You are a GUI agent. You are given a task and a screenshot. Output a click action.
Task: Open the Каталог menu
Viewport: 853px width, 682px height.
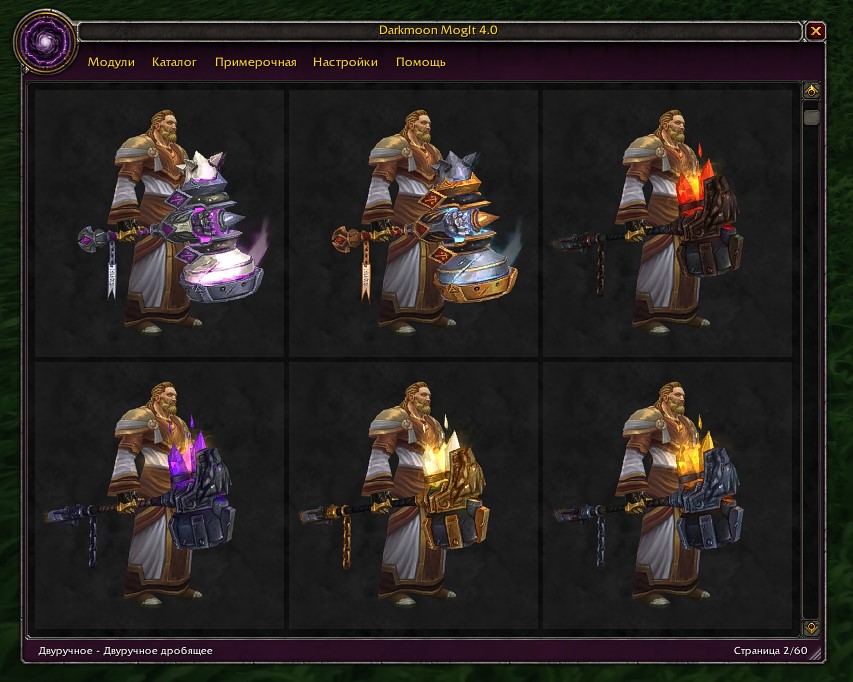pyautogui.click(x=174, y=62)
